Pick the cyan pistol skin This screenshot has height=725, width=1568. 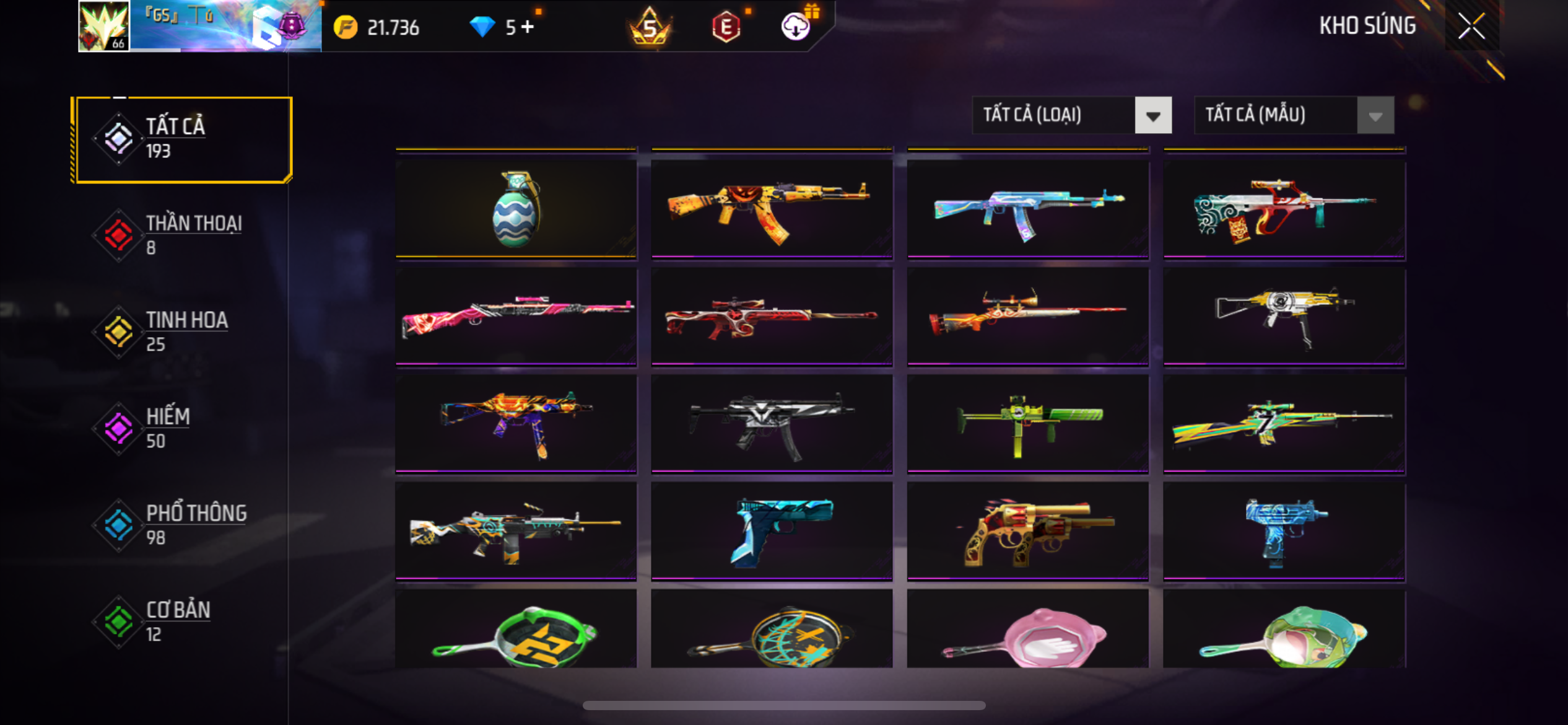[772, 531]
